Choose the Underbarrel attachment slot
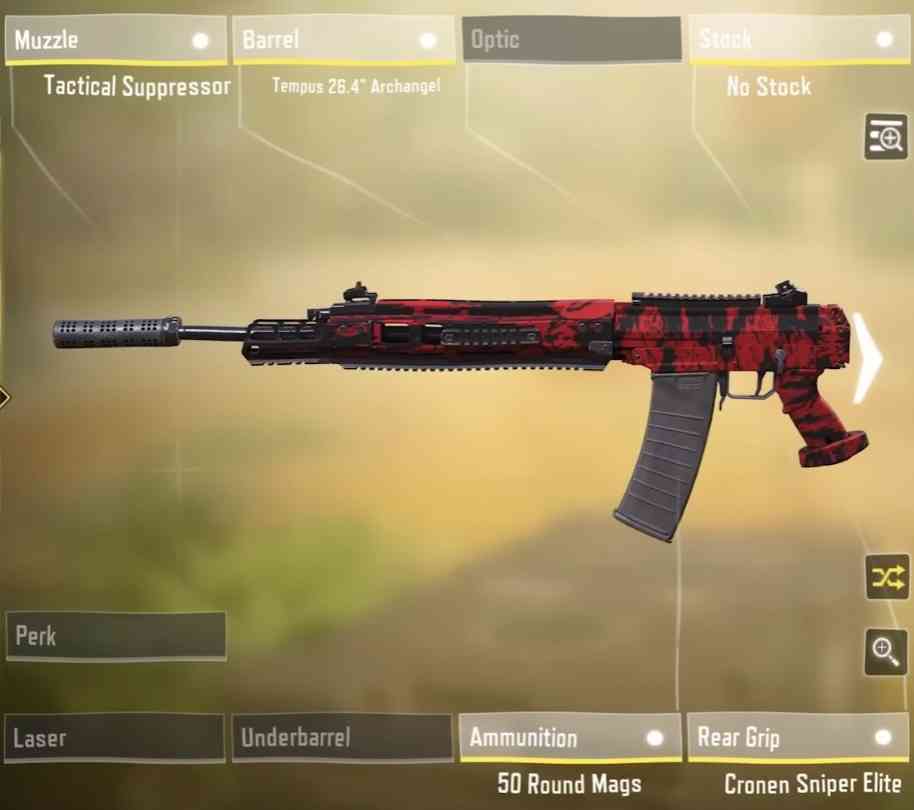 (x=342, y=739)
